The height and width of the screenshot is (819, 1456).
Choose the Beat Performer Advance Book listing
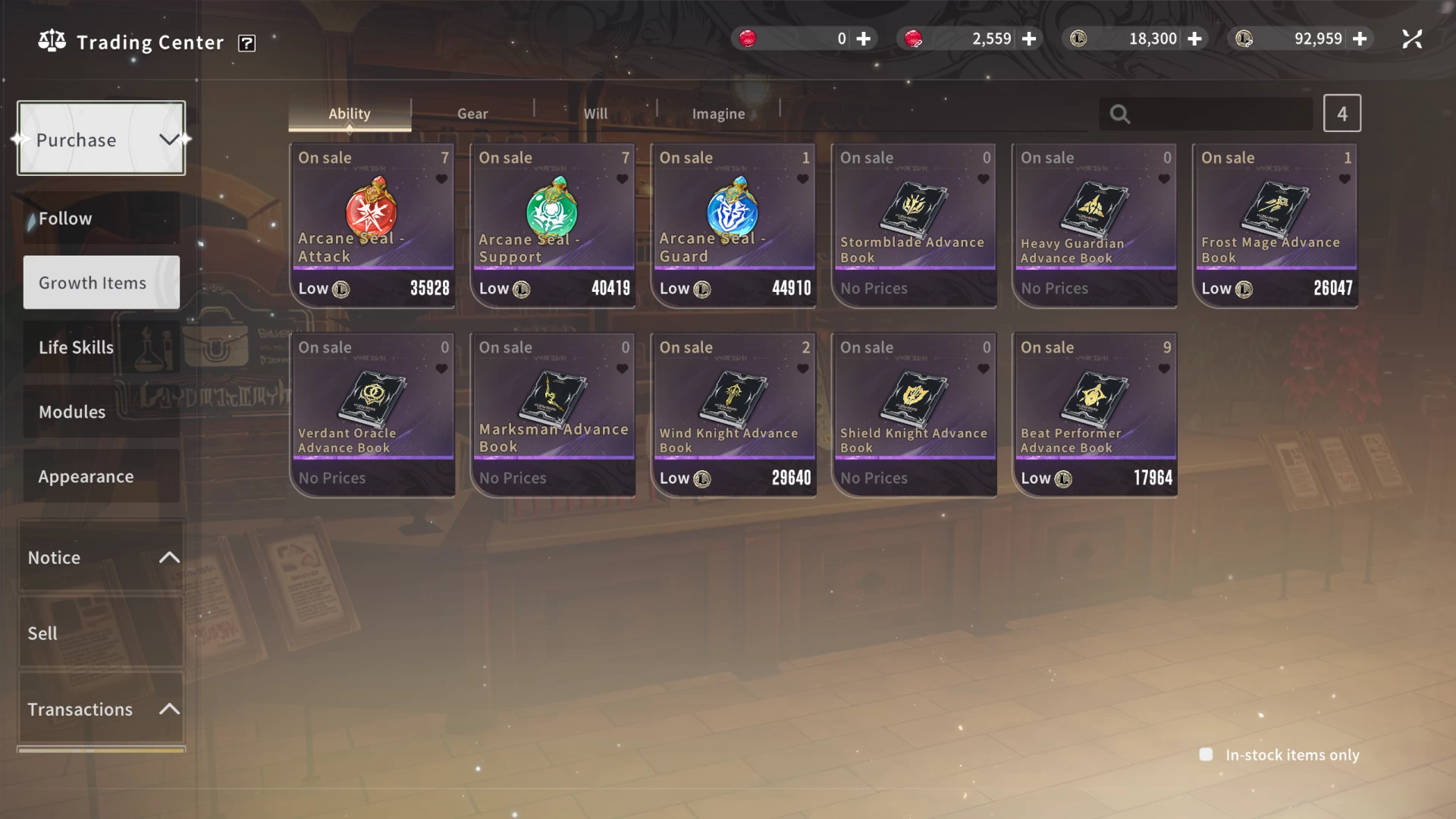point(1094,415)
